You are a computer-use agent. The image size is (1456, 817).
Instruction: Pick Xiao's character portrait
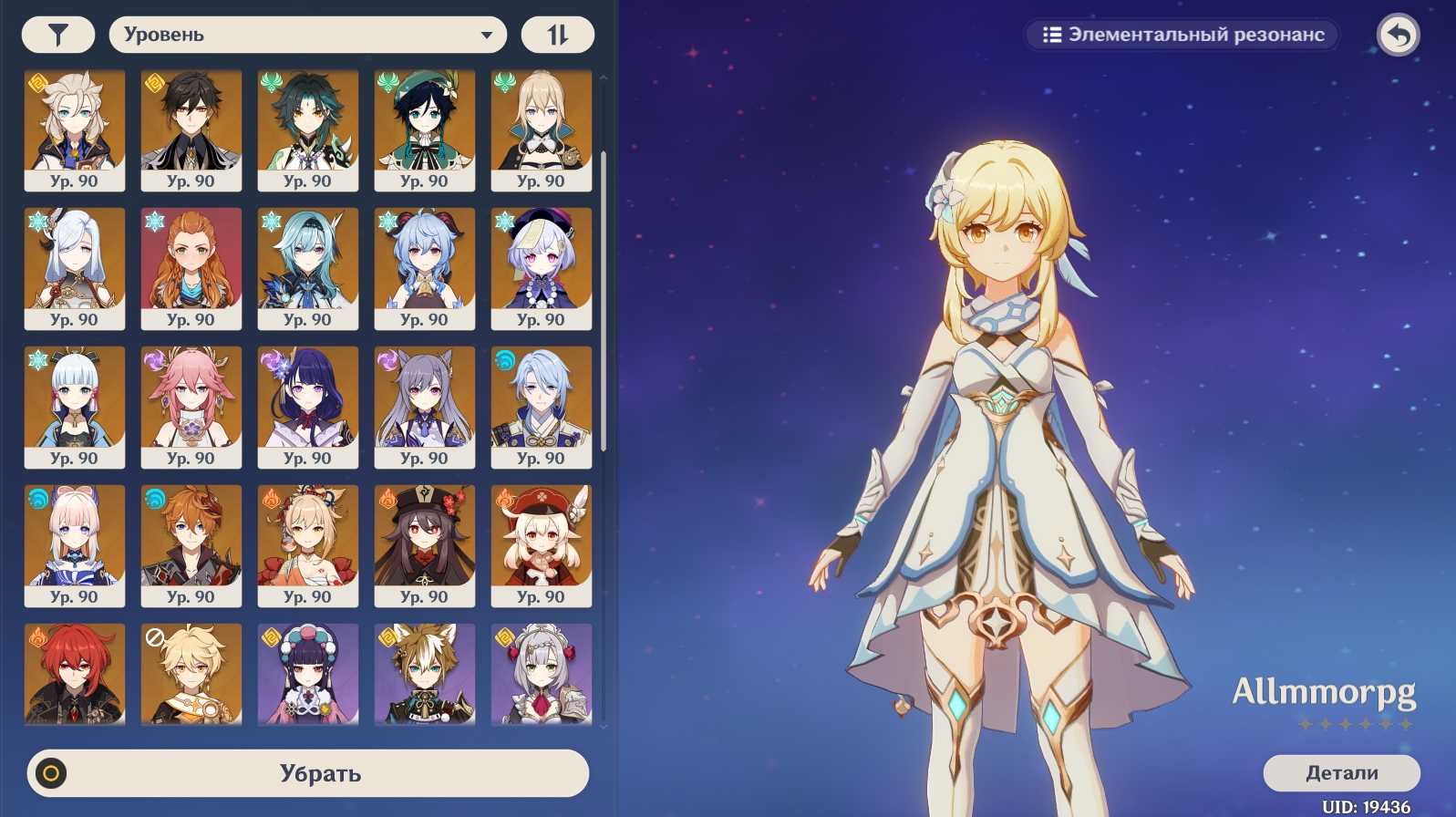coord(308,129)
